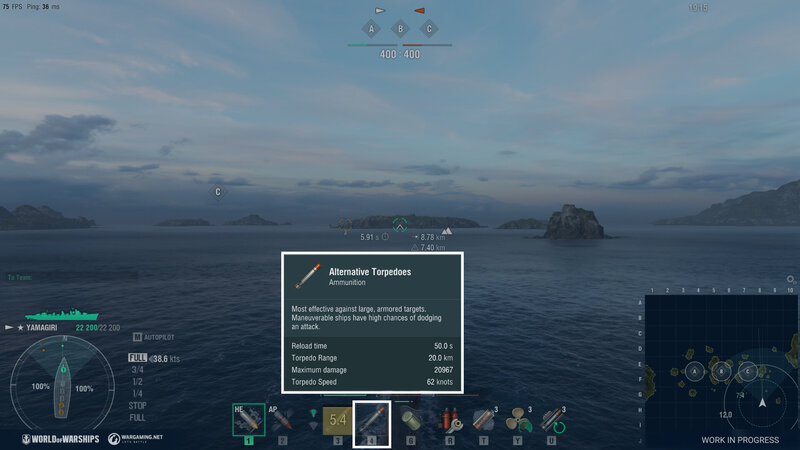Set engine telegraph to STOP
The width and height of the screenshot is (800, 450).
click(138, 405)
